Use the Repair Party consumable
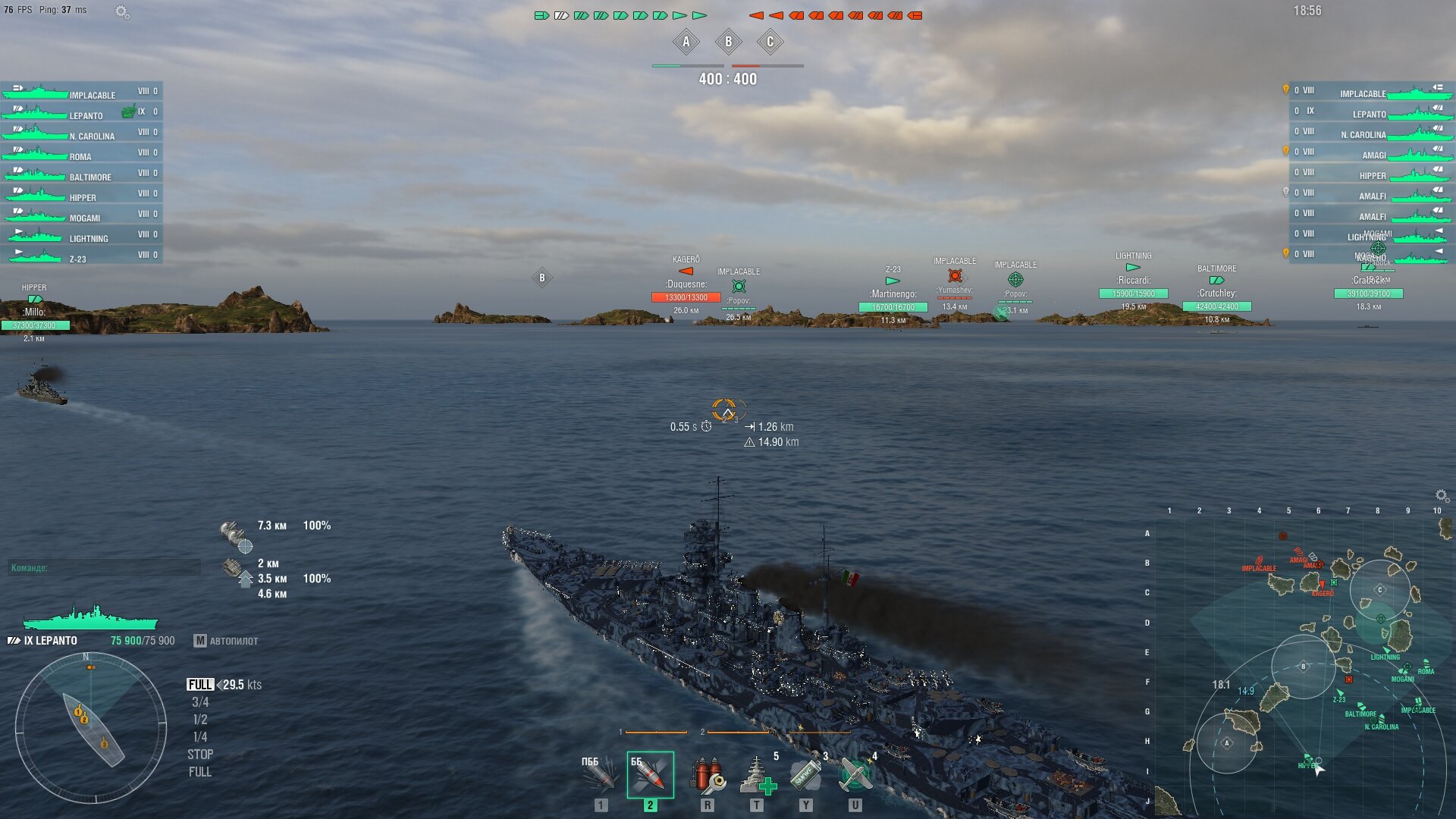 point(757,775)
